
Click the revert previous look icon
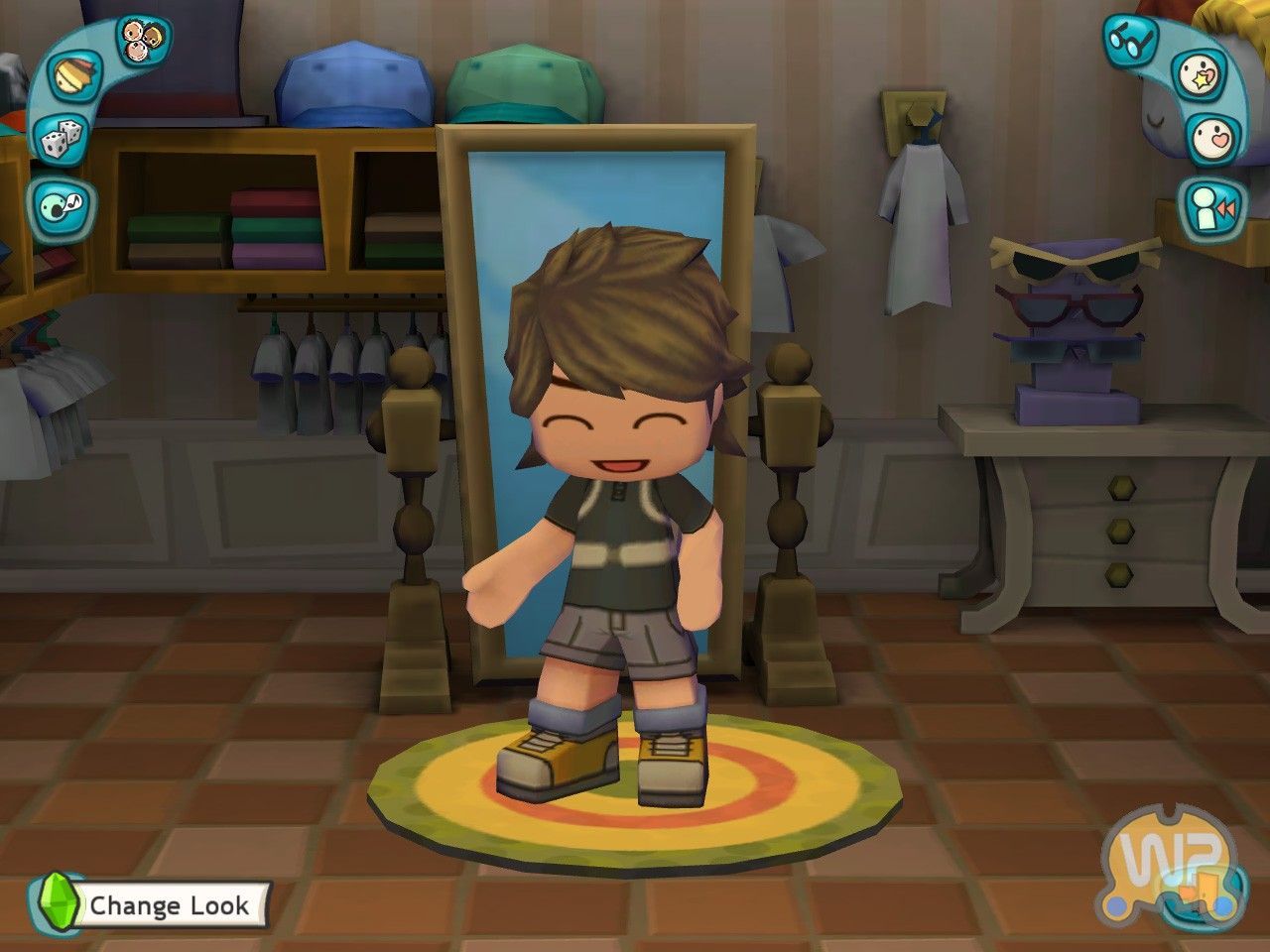pyautogui.click(x=1212, y=207)
